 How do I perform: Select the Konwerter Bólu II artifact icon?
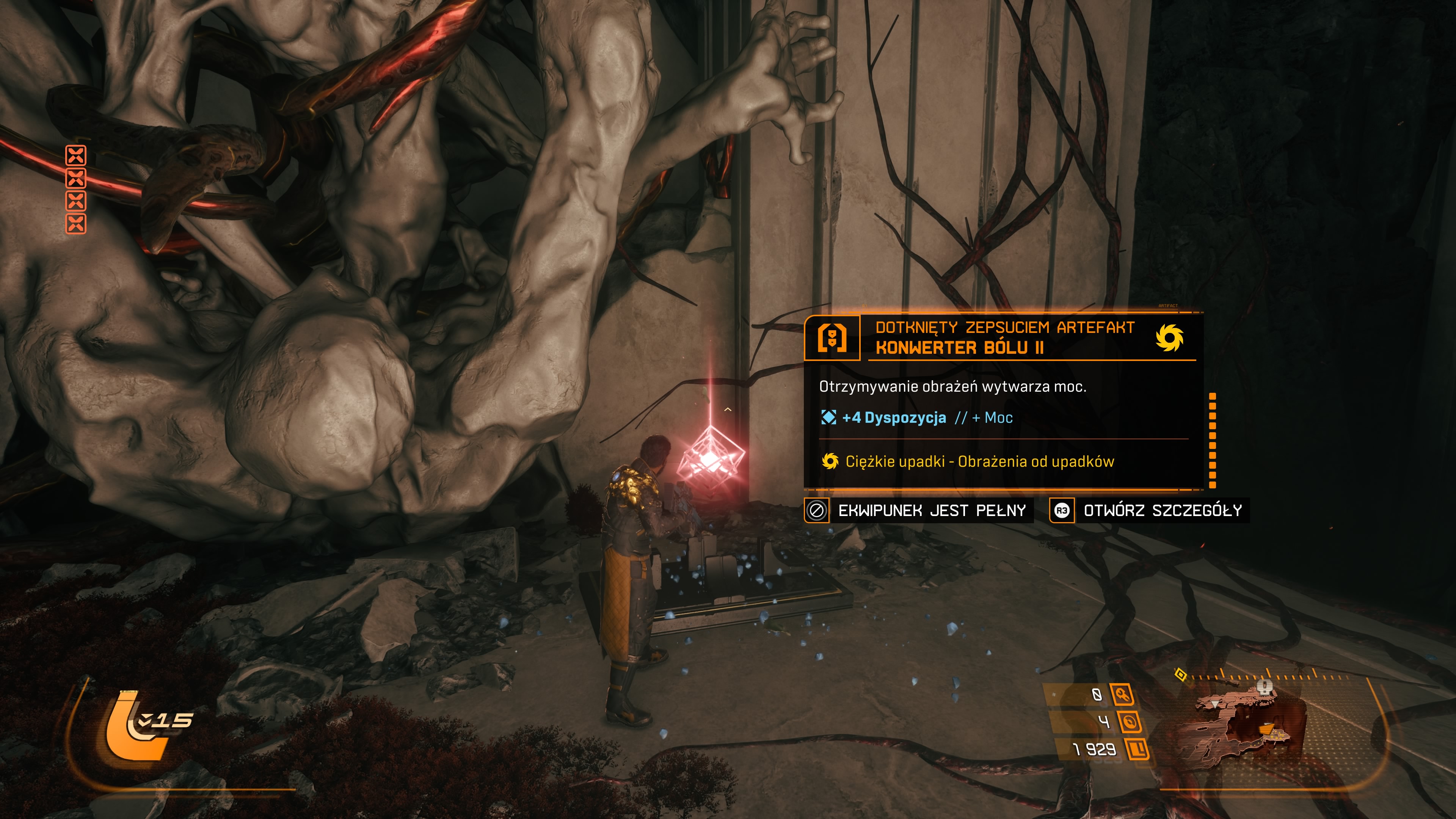[832, 338]
